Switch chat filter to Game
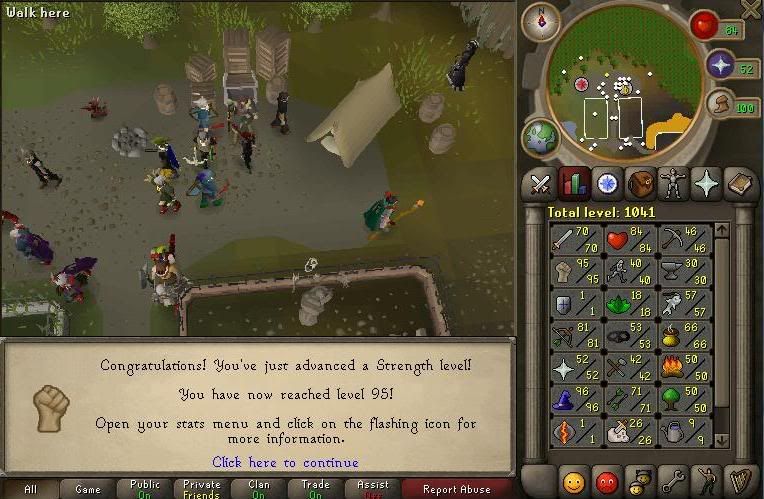The image size is (764, 499). 88,489
